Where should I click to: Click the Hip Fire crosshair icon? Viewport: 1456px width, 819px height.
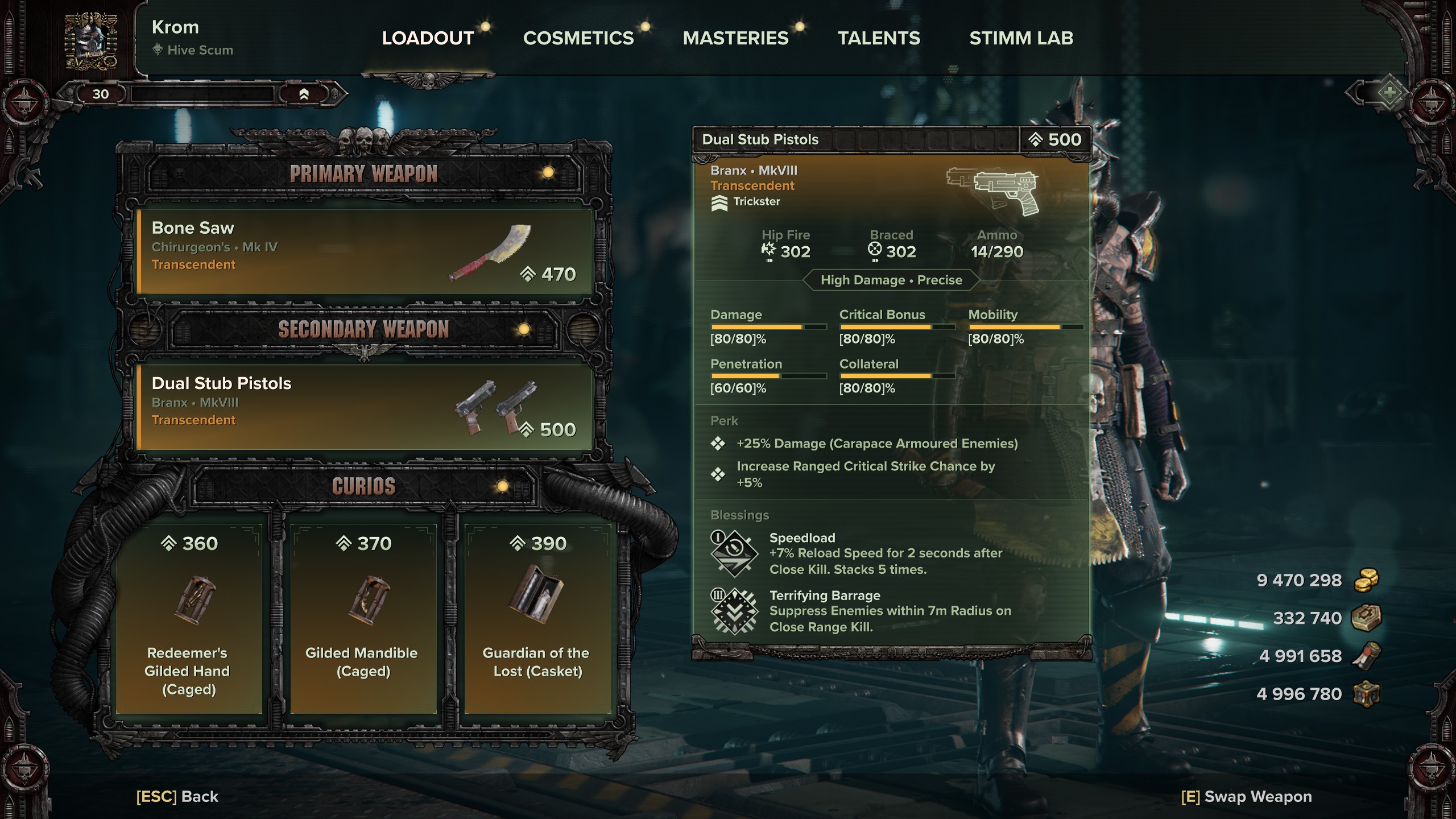[768, 249]
